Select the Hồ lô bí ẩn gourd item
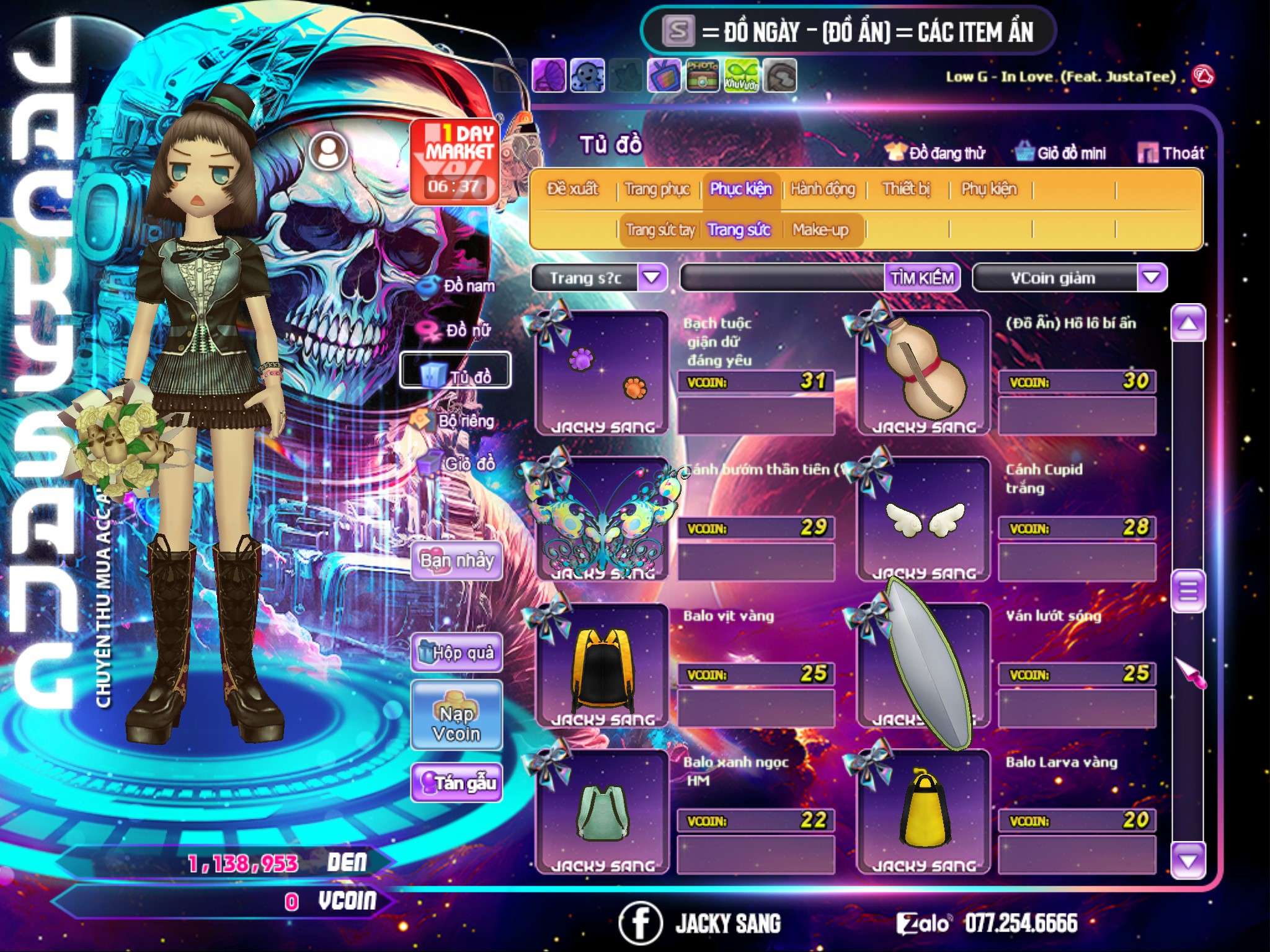The height and width of the screenshot is (952, 1270). 923,373
